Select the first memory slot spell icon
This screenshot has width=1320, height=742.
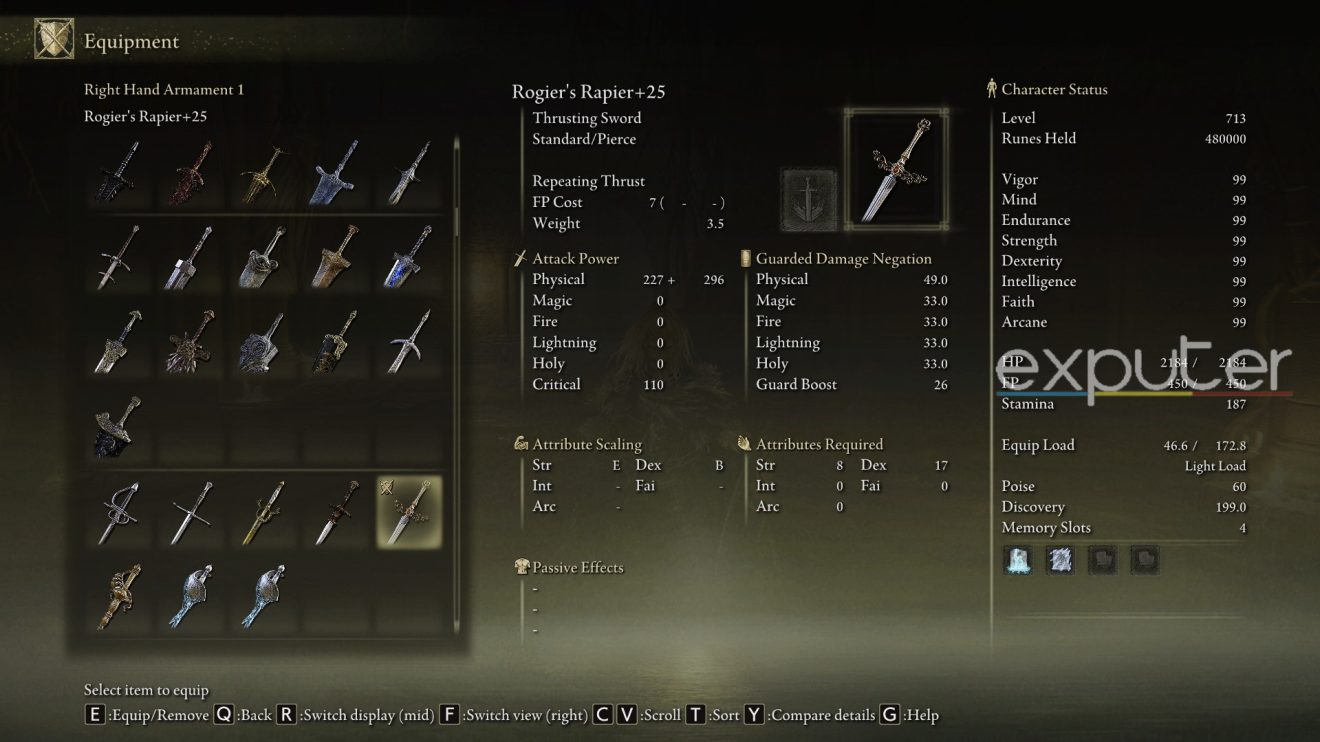(x=1017, y=560)
